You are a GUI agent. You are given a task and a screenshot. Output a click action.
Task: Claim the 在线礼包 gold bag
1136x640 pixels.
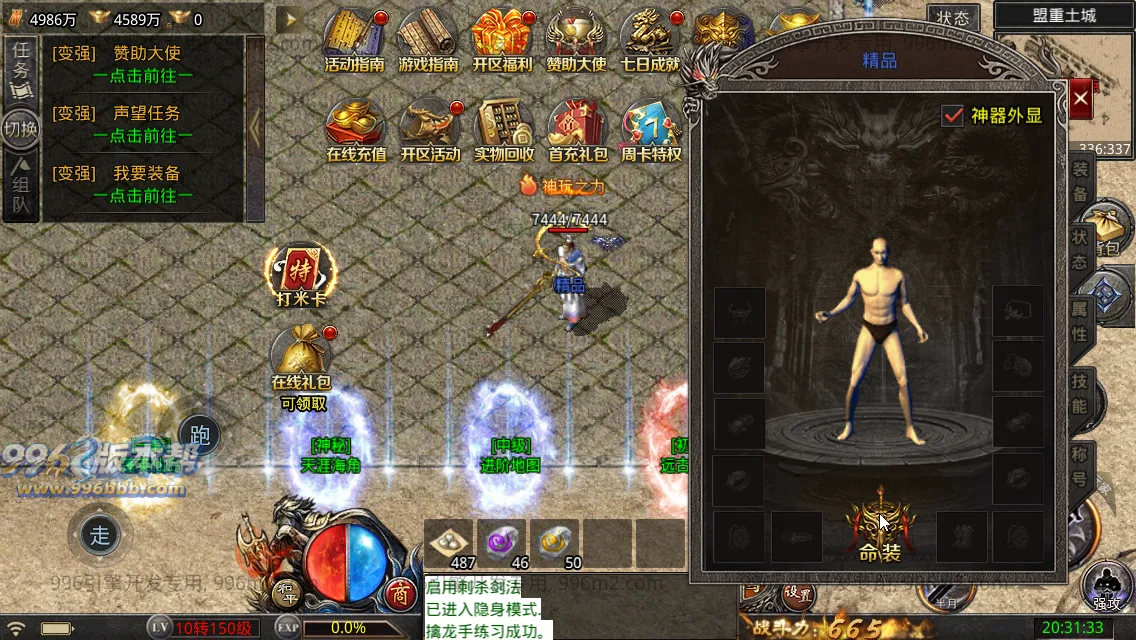point(301,358)
